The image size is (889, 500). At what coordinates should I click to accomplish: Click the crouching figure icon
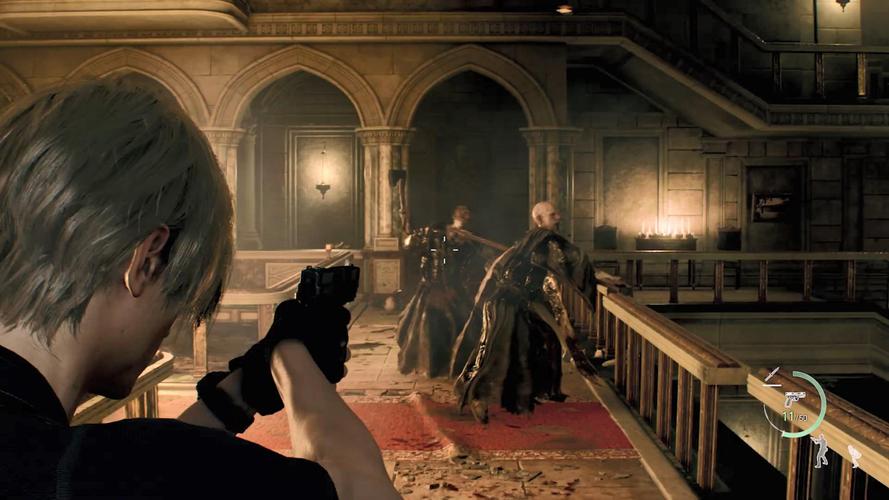(x=854, y=455)
